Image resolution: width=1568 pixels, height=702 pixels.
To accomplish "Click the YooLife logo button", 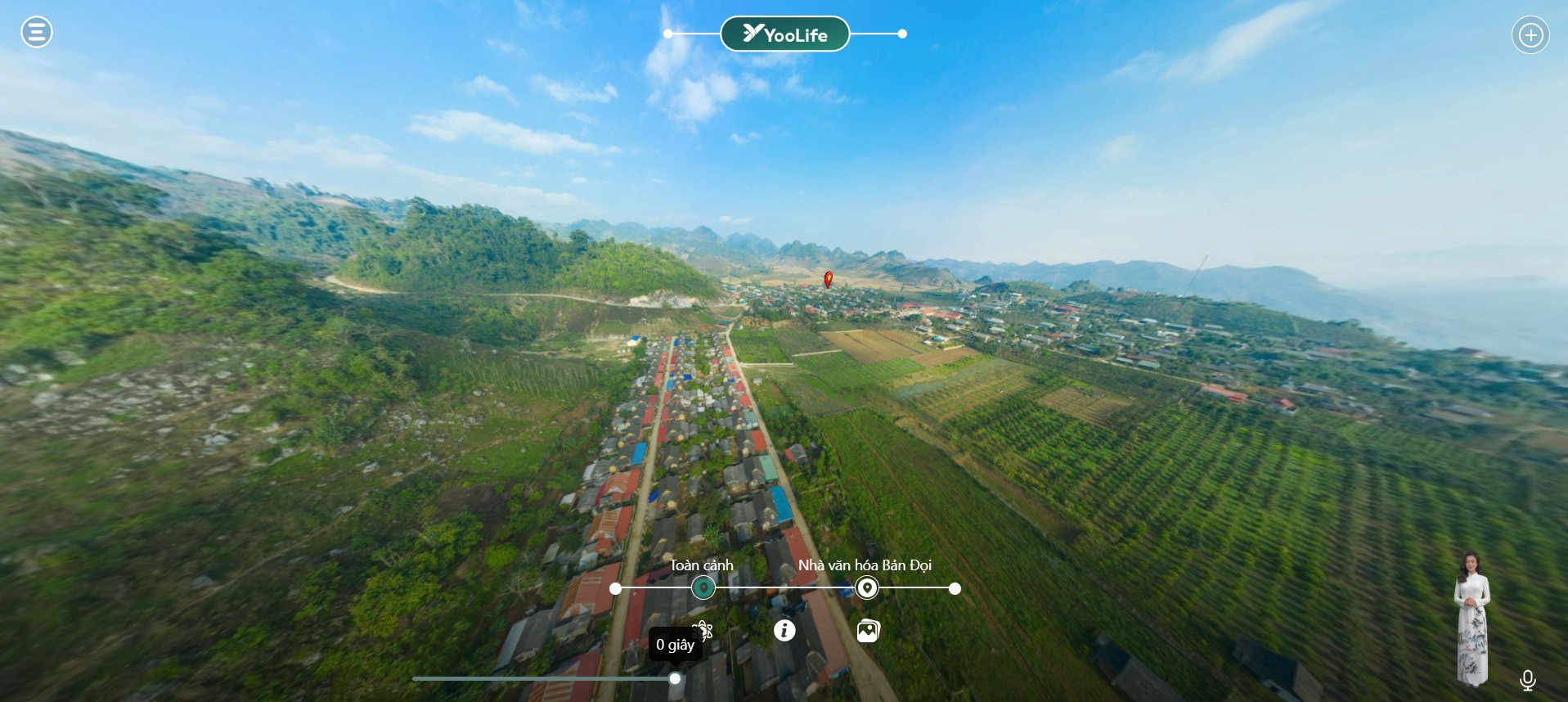I will 784,34.
